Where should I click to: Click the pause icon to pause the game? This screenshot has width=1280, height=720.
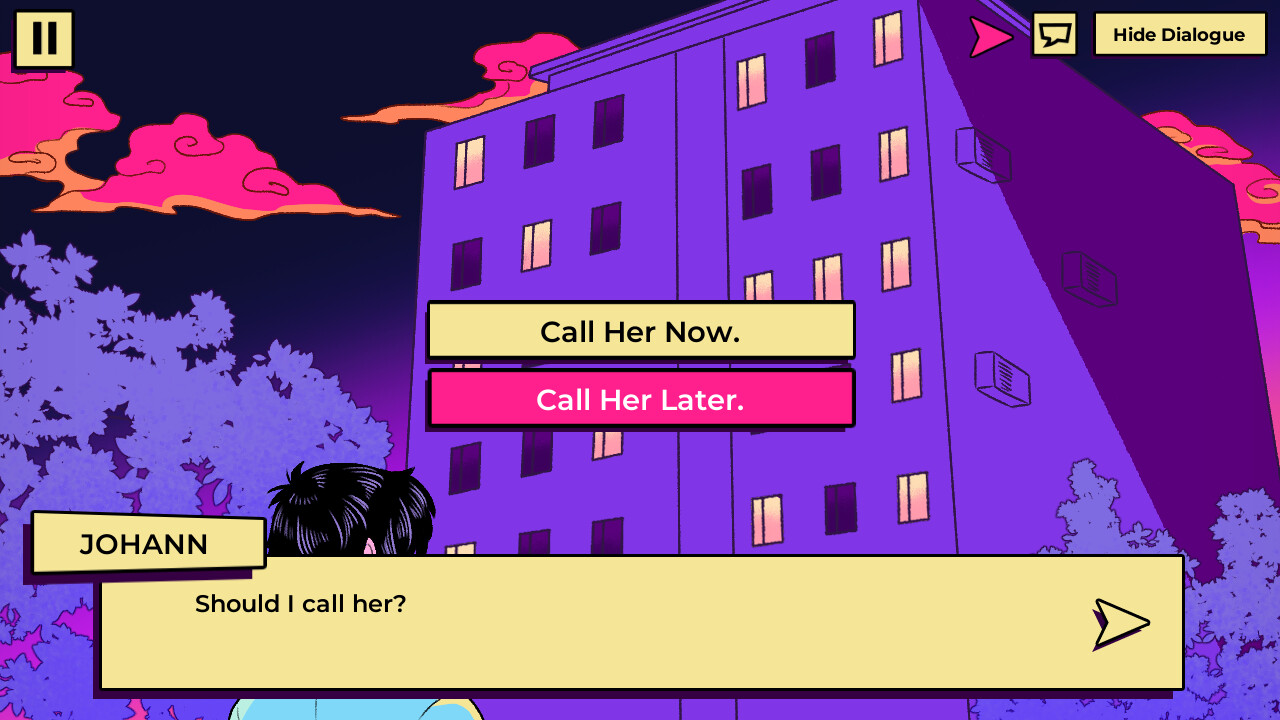44,38
